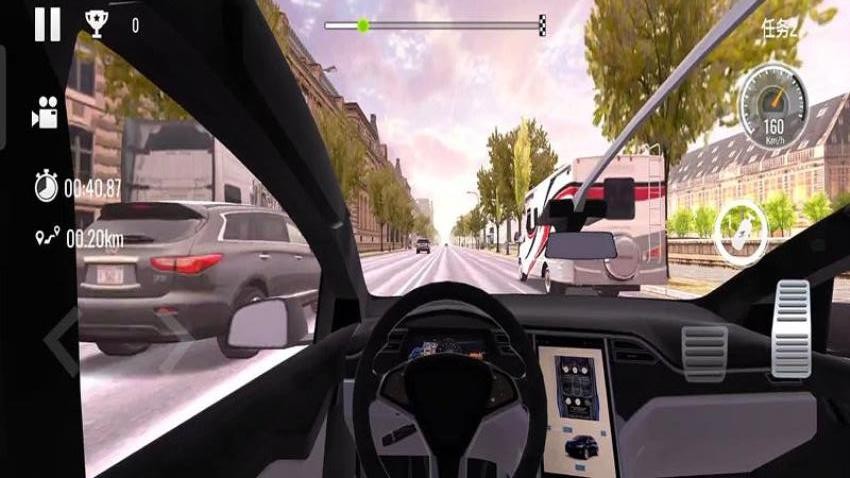Open the trophy achievements icon

pos(96,25)
